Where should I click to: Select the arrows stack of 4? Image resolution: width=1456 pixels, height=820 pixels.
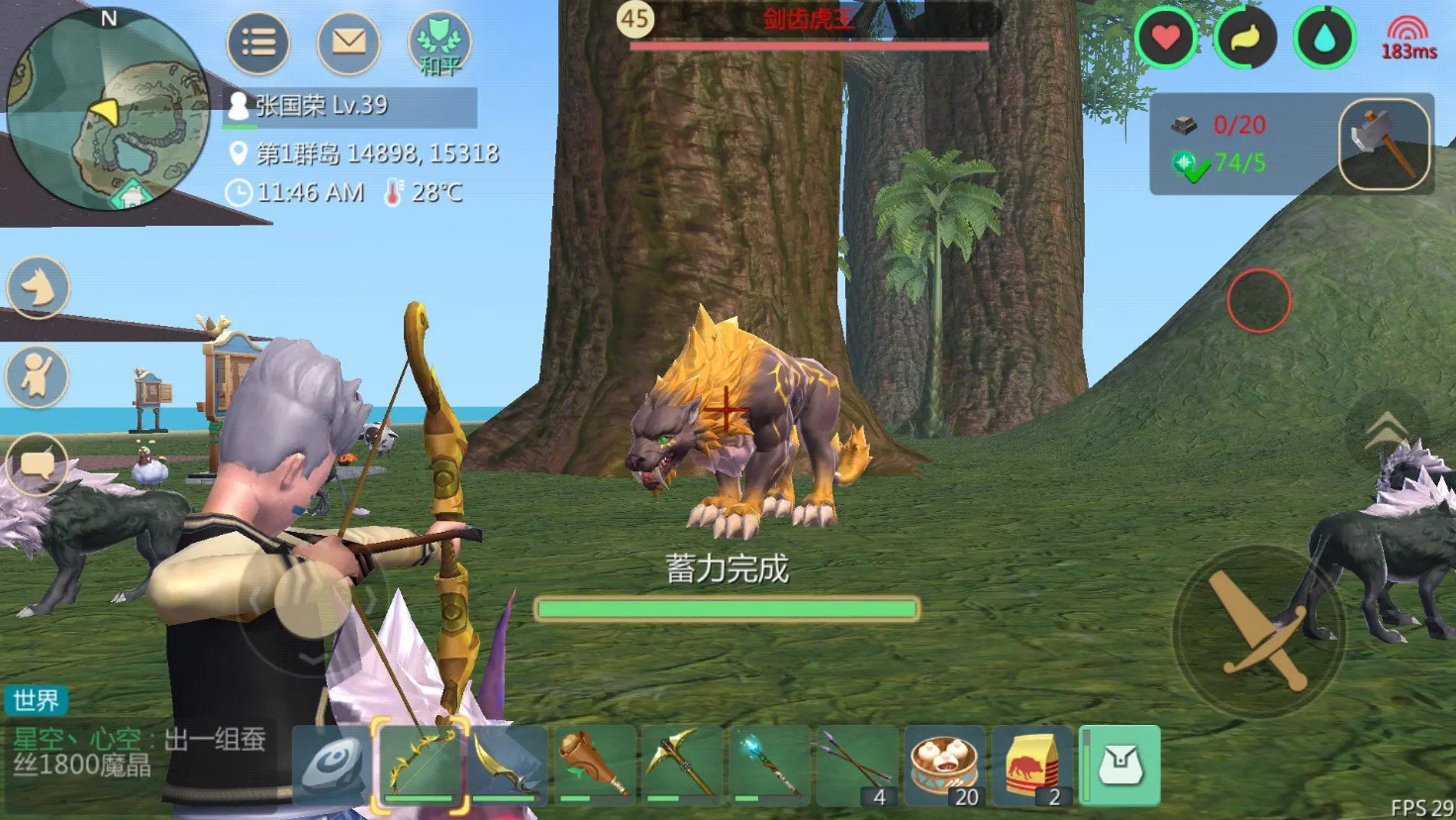855,765
